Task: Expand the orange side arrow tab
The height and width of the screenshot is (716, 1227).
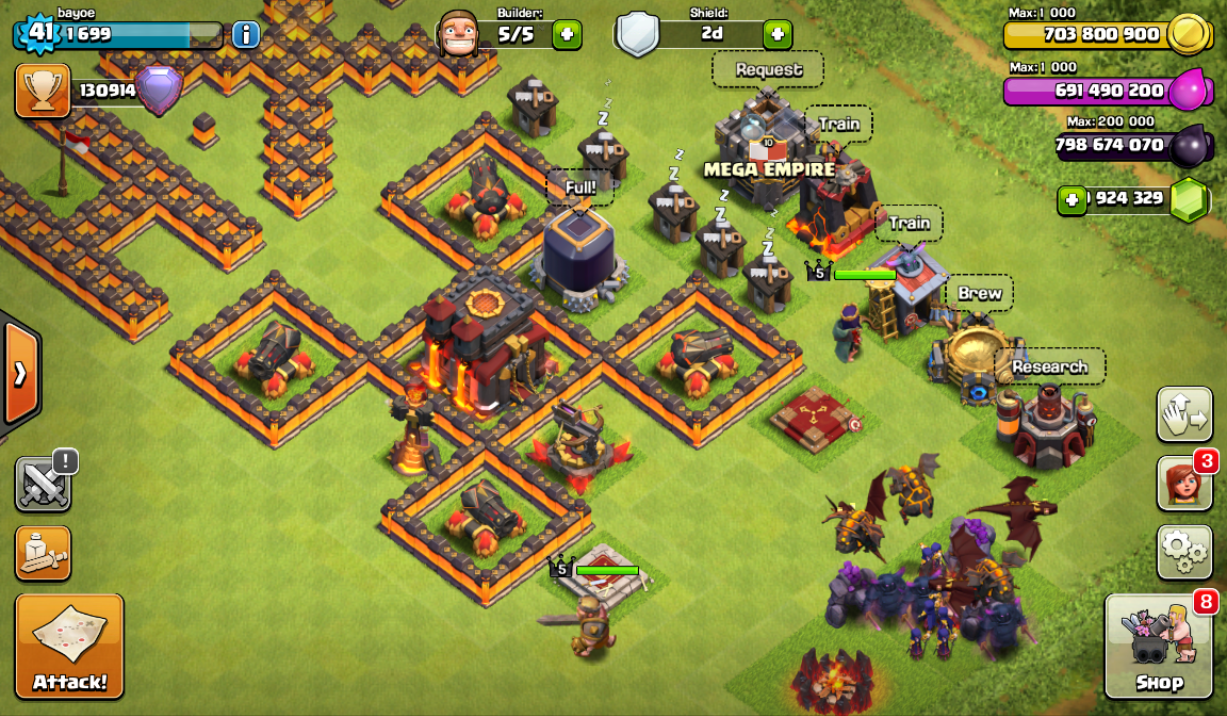Action: tap(20, 375)
